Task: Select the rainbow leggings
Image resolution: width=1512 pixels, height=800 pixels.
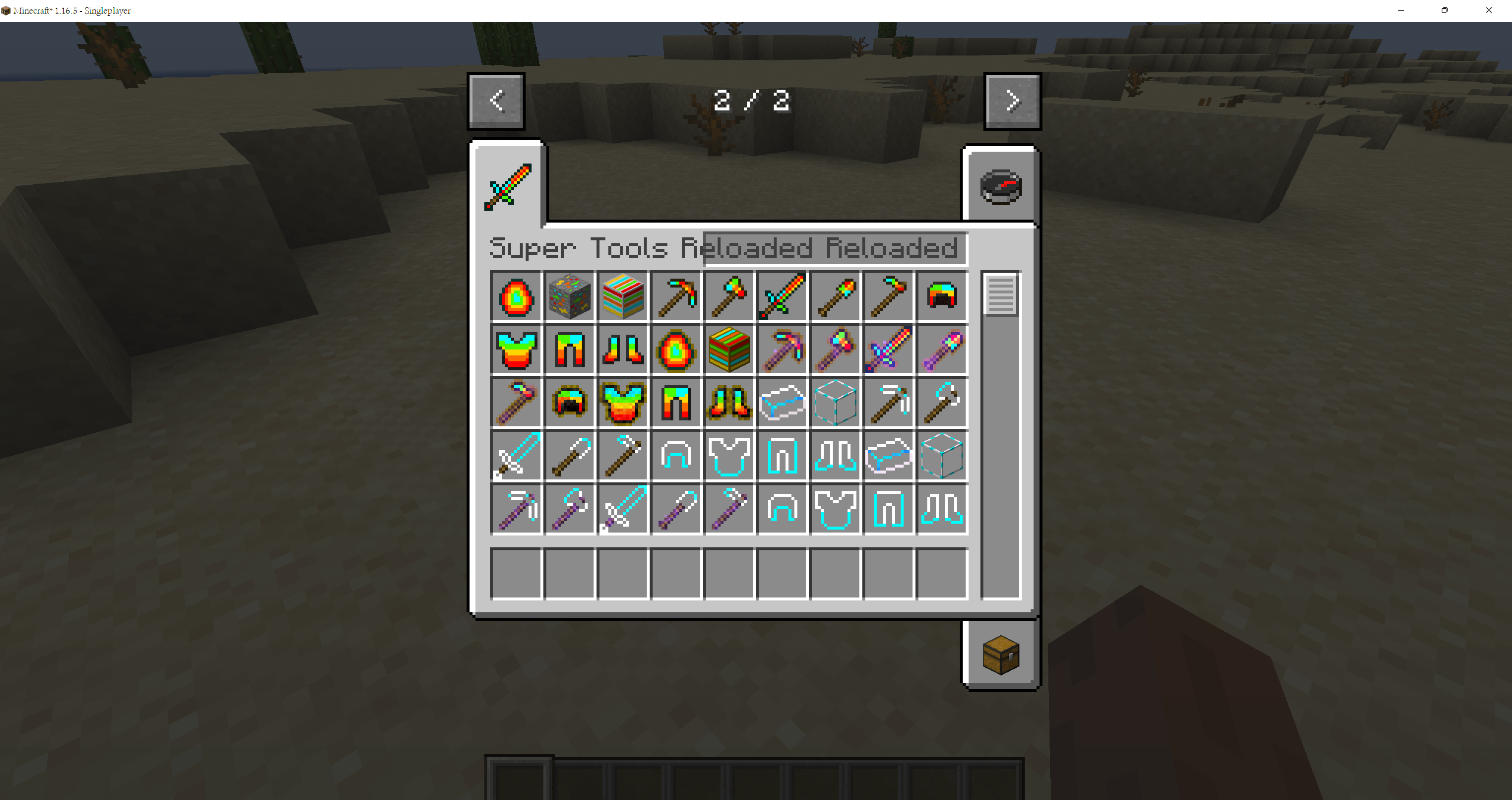Action: pos(569,350)
